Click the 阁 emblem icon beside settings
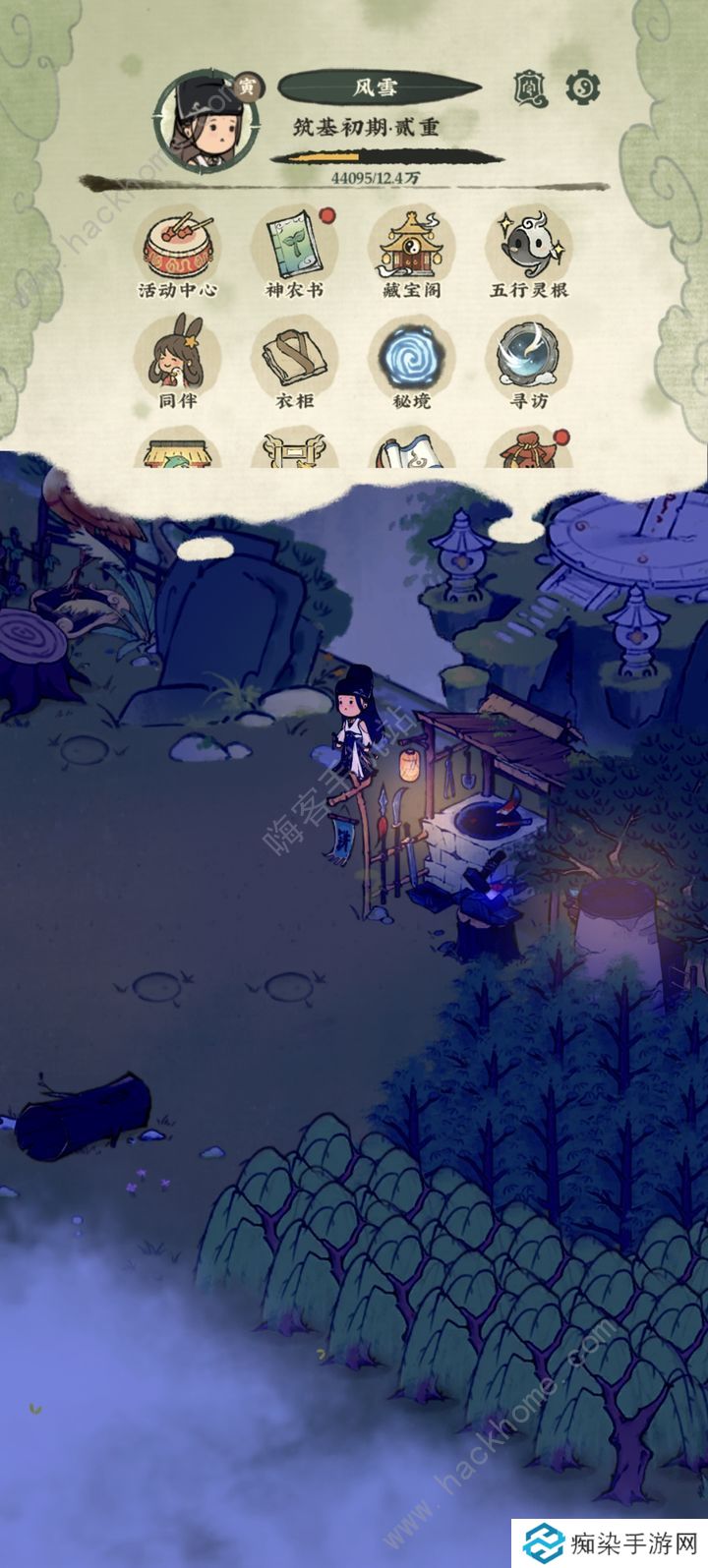 pos(531,88)
